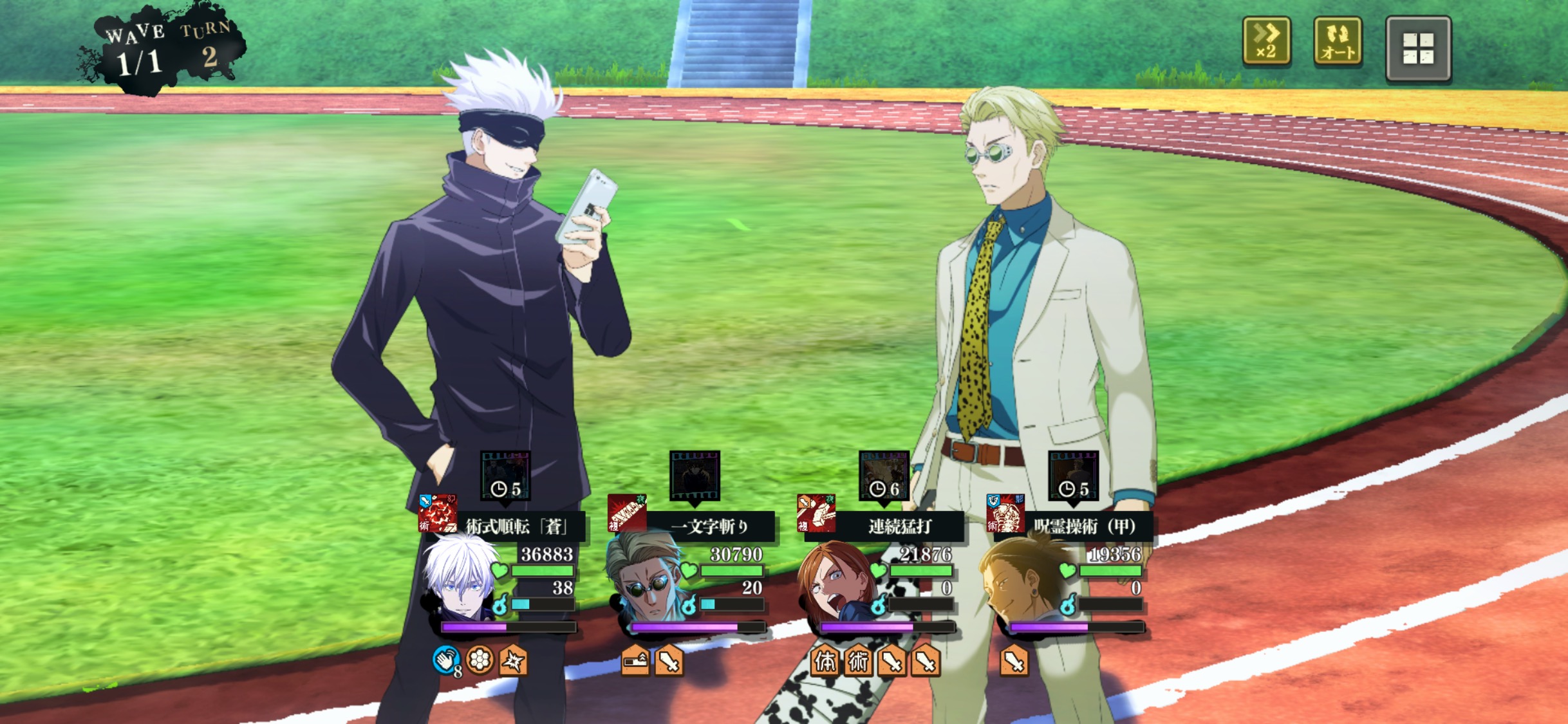This screenshot has height=724, width=1568.
Task: Open Gojo's film-frame ultimate with 5-turn timer
Action: pyautogui.click(x=505, y=475)
